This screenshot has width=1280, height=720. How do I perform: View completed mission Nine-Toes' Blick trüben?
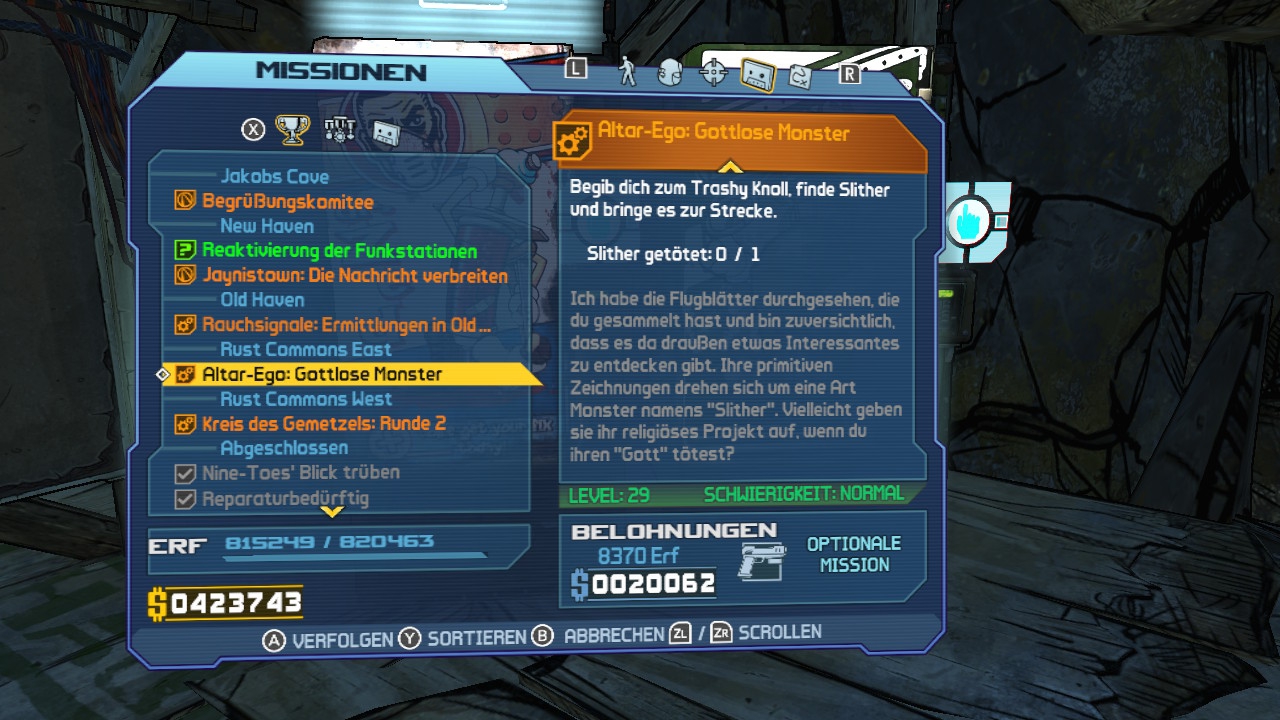(300, 472)
